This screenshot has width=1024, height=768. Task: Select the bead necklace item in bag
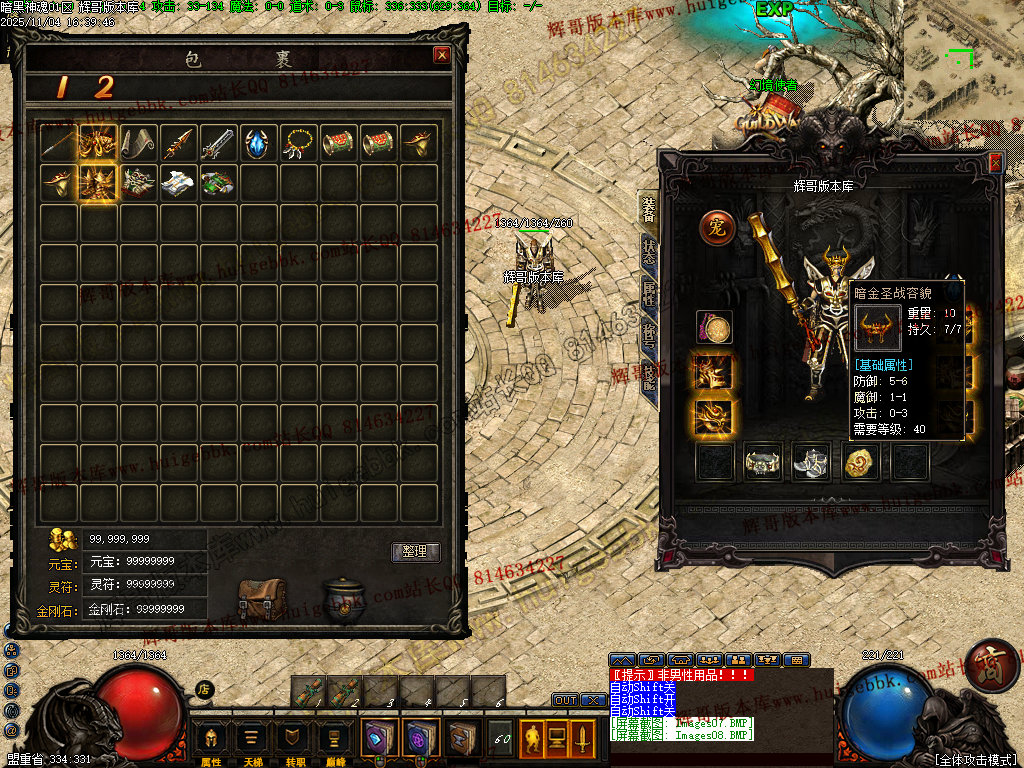click(x=299, y=144)
